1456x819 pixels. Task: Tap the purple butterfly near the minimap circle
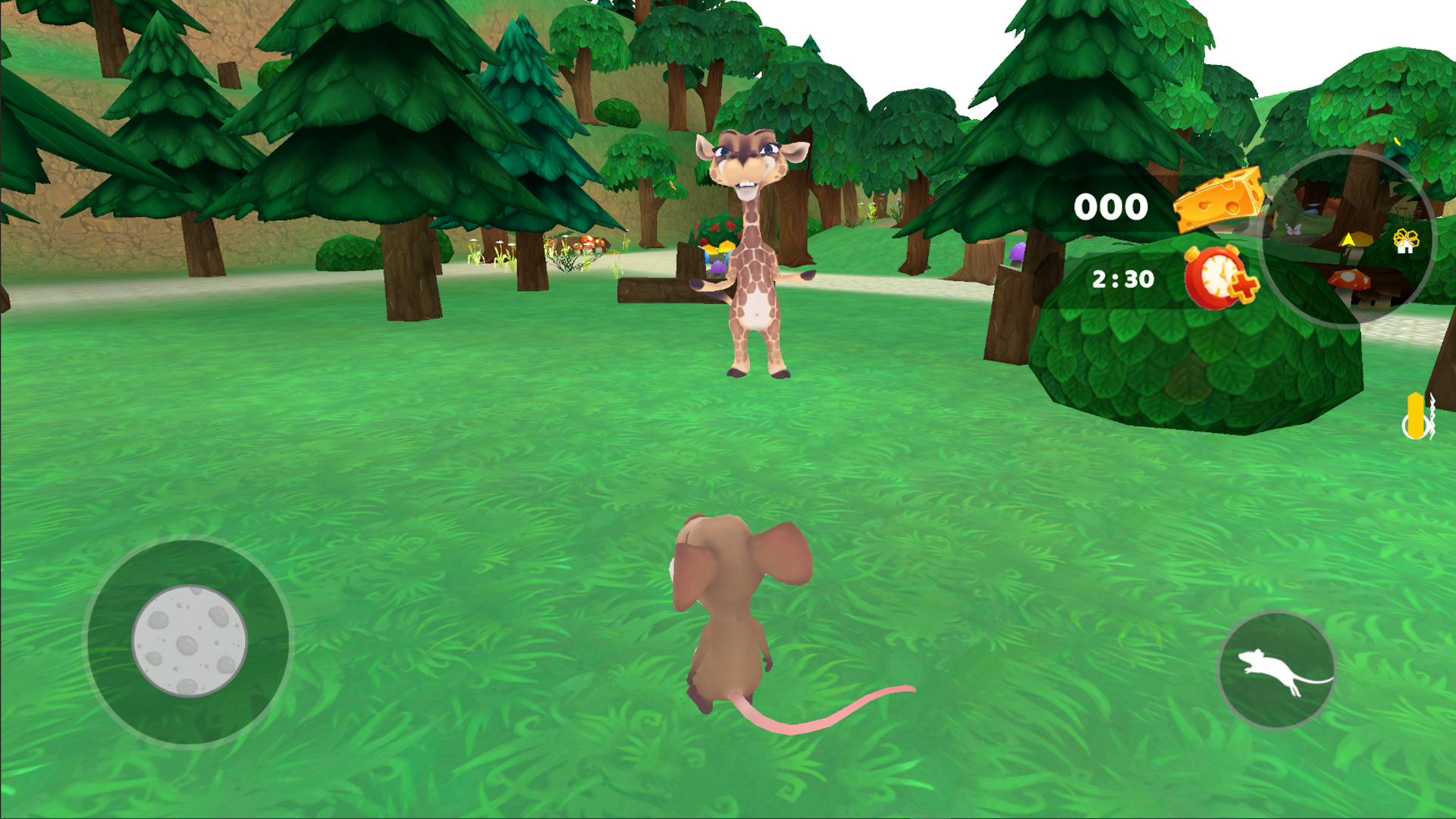click(1292, 227)
